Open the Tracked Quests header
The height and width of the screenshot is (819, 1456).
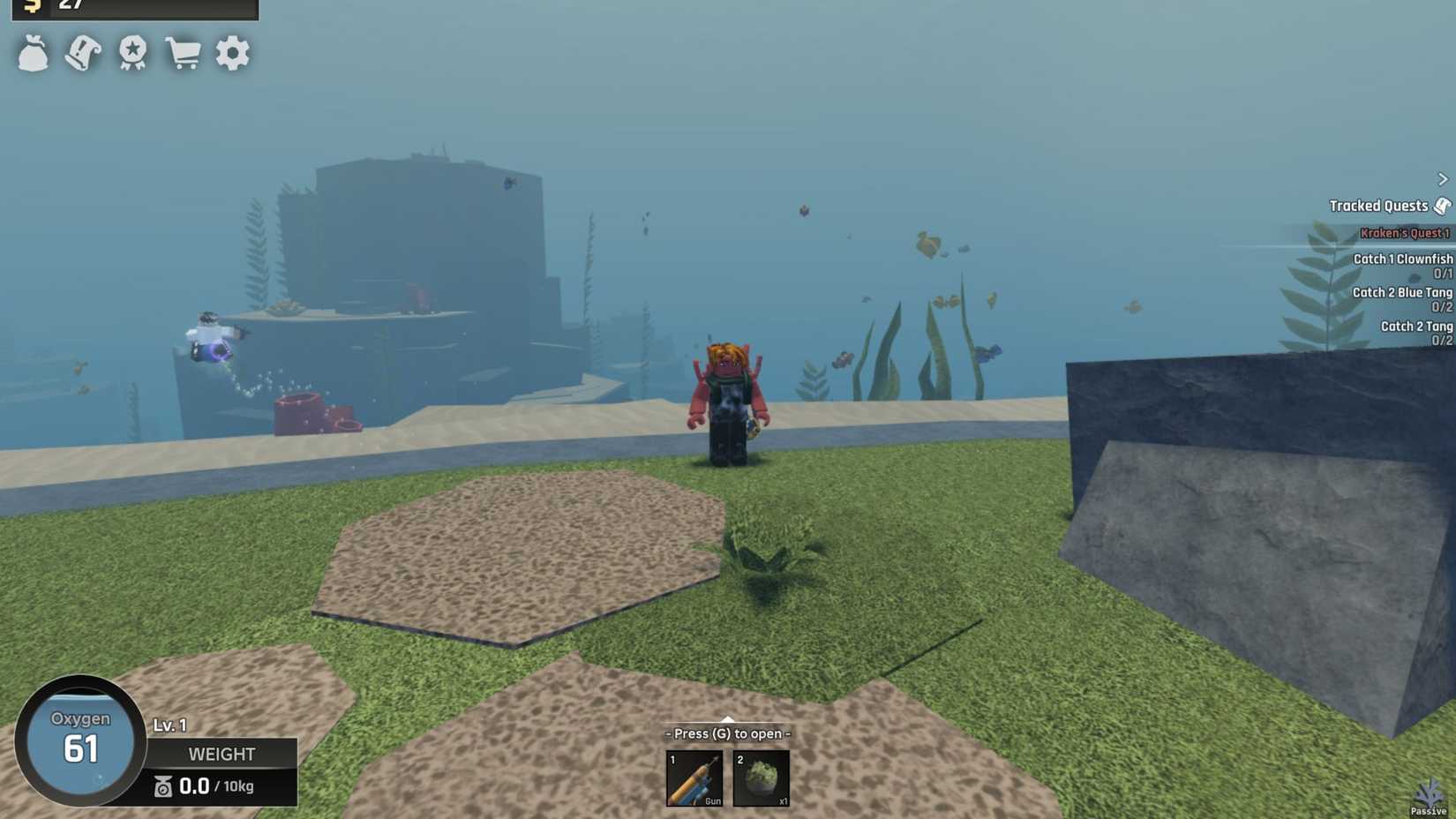1380,205
